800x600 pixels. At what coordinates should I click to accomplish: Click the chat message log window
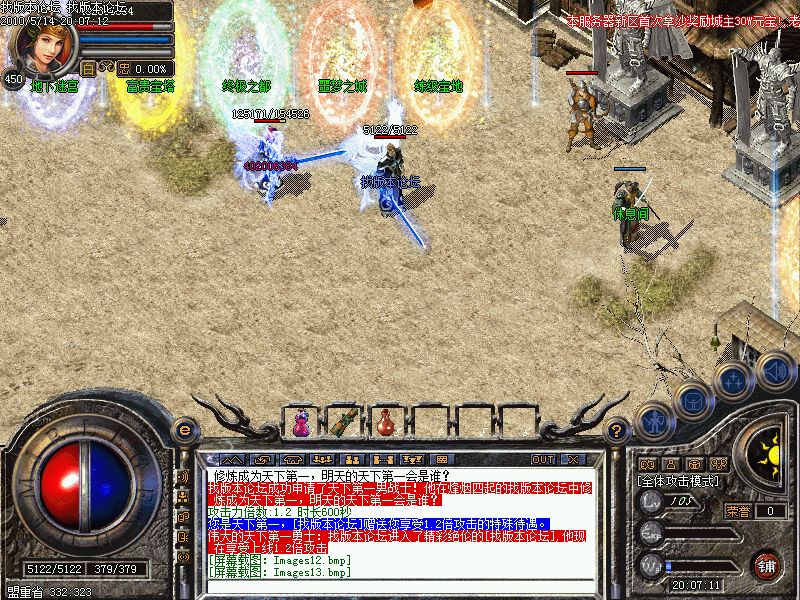(400, 520)
